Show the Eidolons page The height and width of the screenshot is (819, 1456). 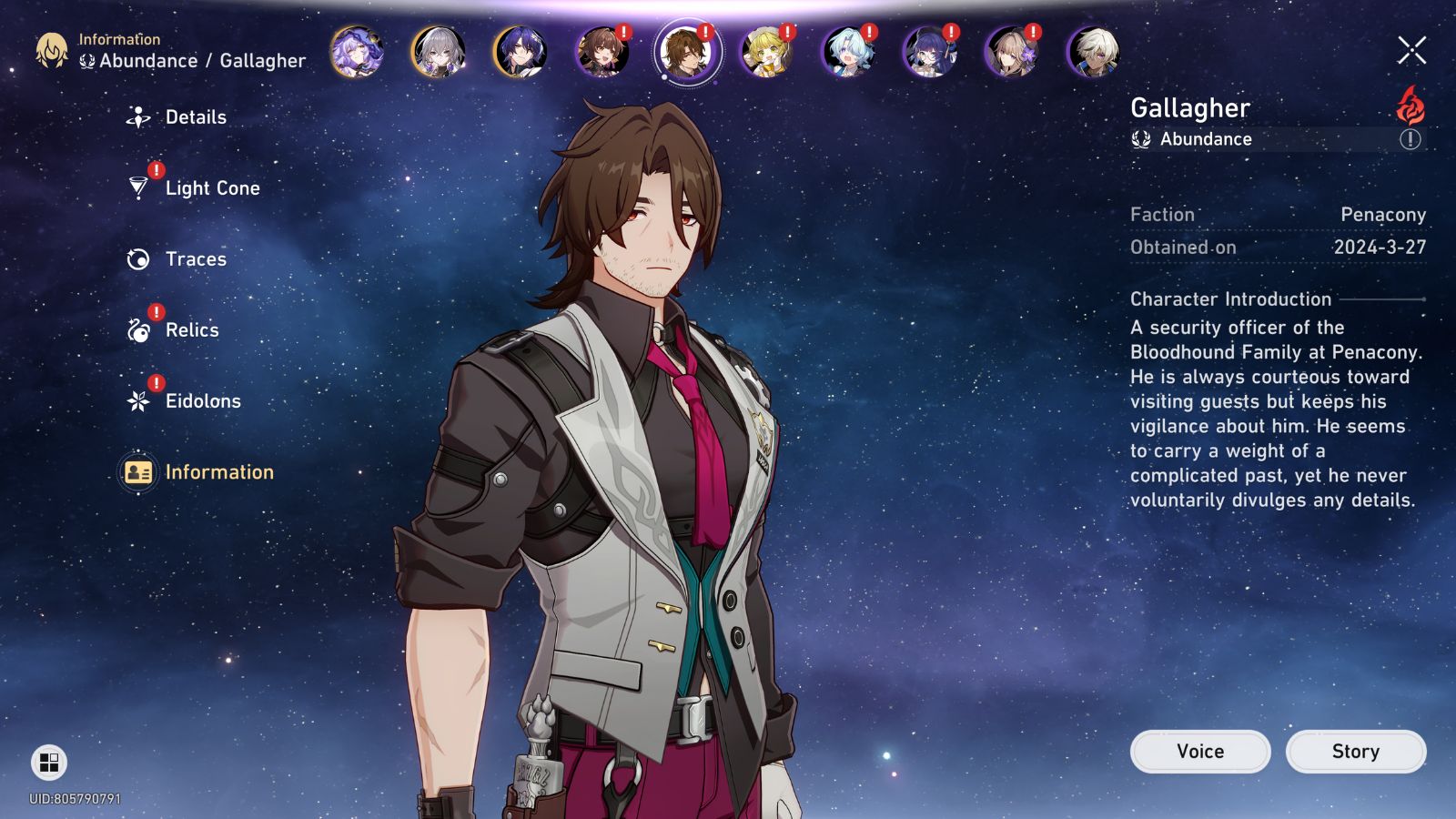(x=202, y=401)
